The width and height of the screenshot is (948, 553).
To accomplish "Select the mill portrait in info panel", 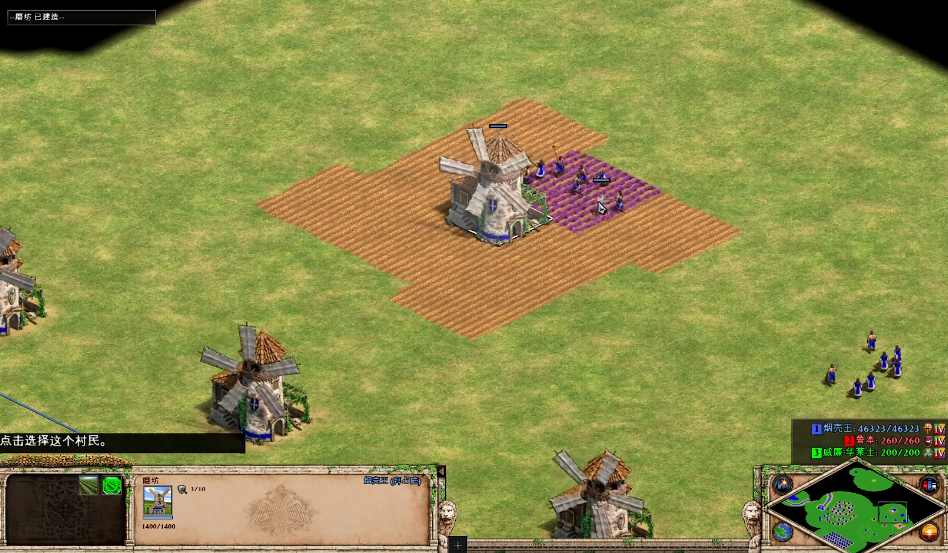I will tap(157, 502).
